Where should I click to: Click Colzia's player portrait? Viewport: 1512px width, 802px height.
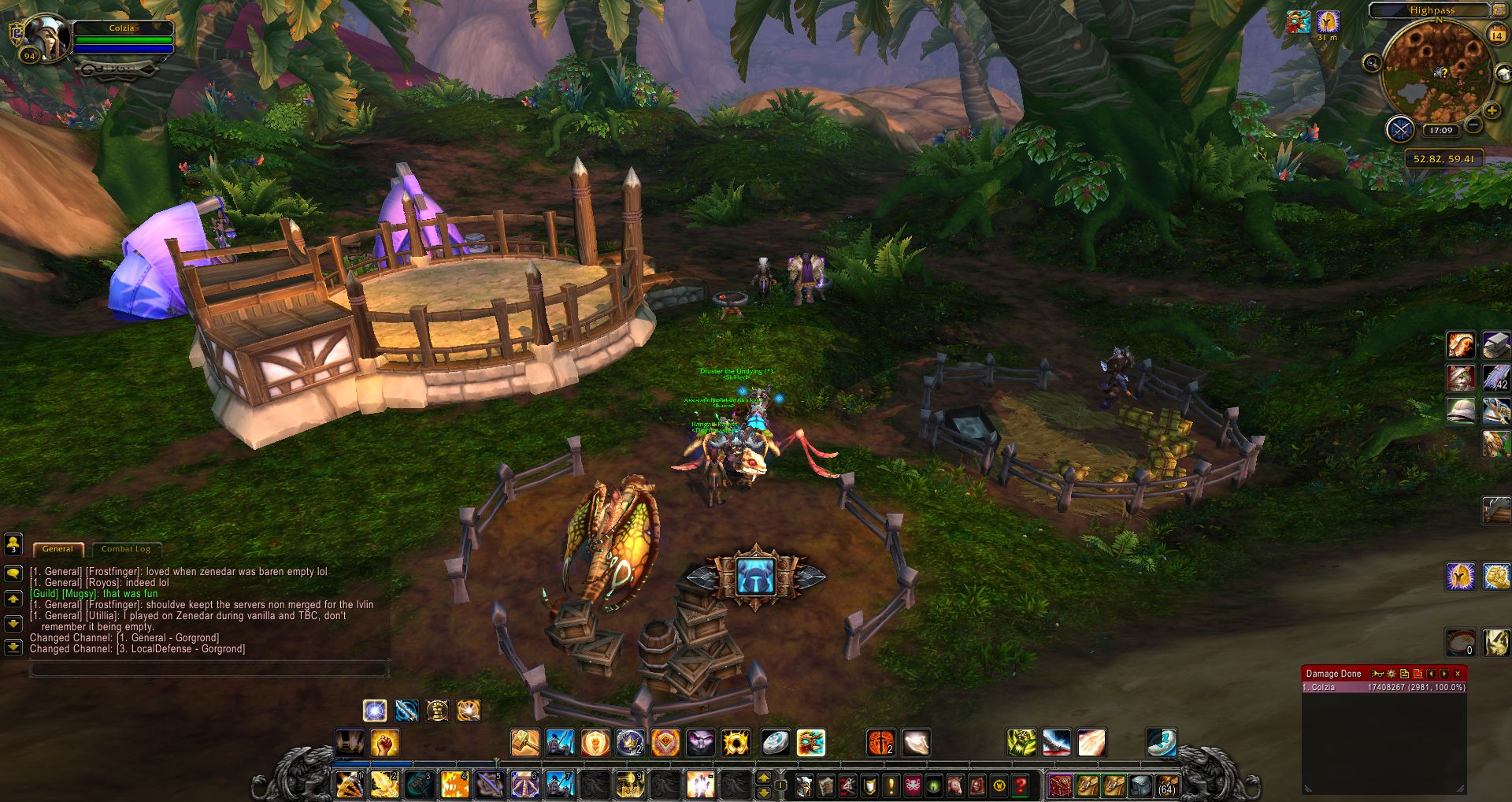coord(47,36)
